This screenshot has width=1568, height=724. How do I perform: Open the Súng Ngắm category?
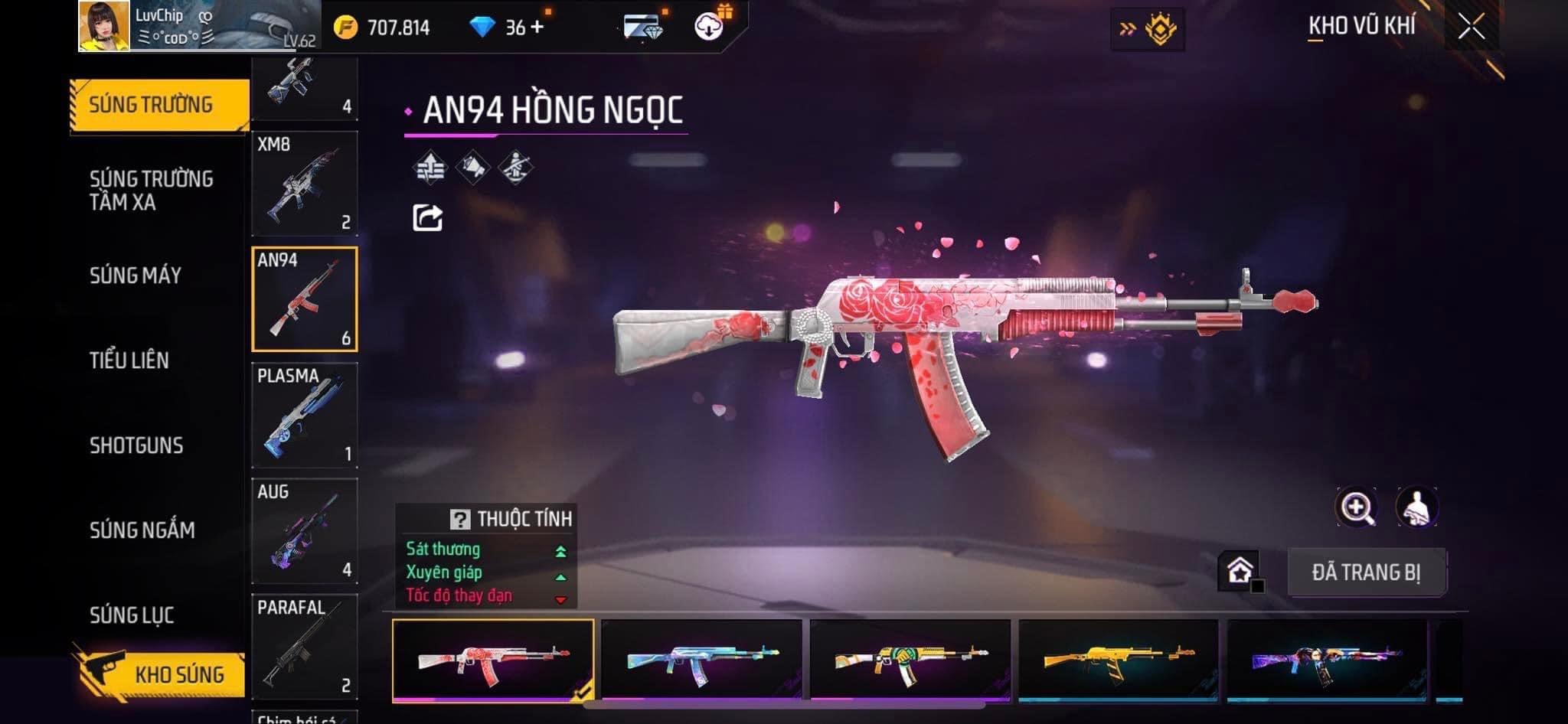(x=142, y=530)
